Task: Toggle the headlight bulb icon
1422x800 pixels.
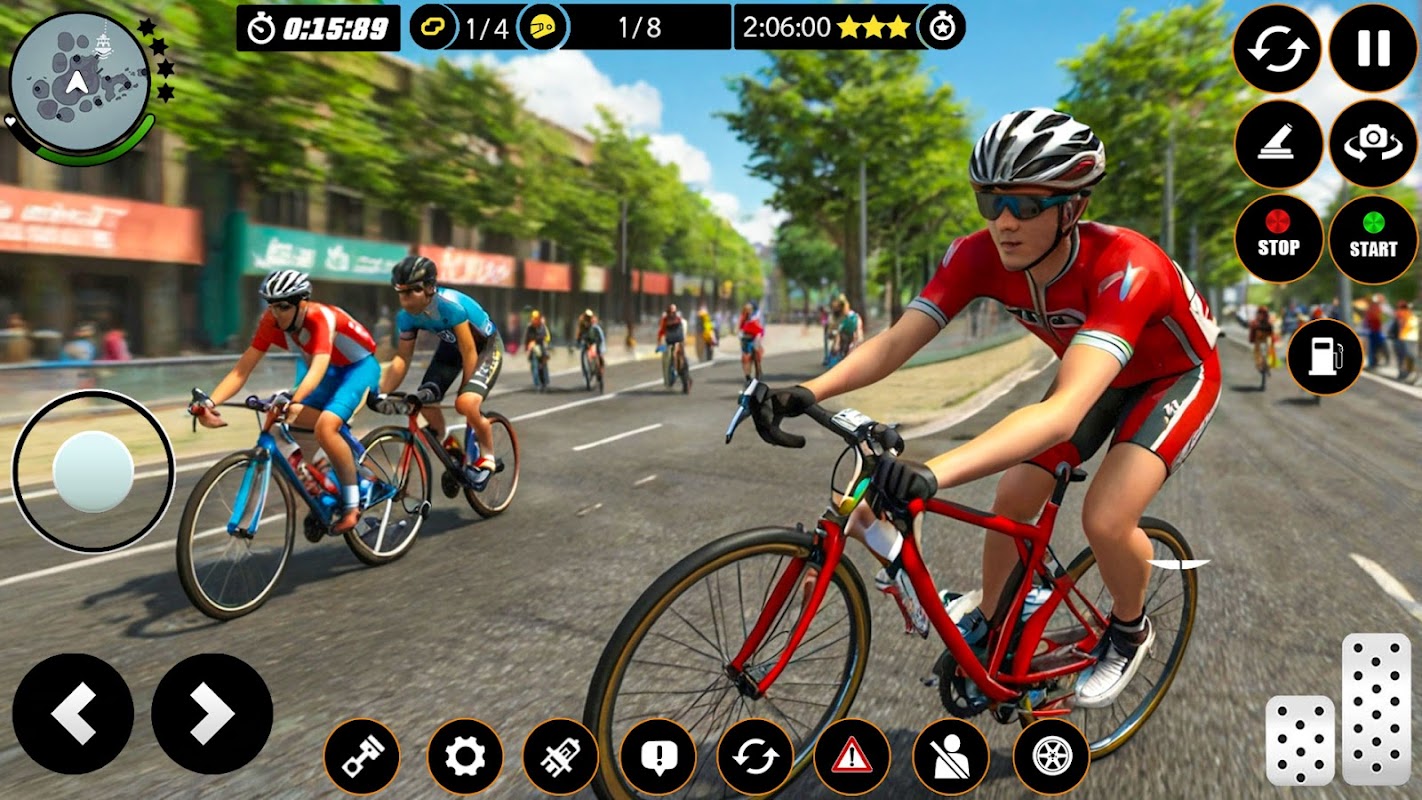Action: pyautogui.click(x=560, y=757)
